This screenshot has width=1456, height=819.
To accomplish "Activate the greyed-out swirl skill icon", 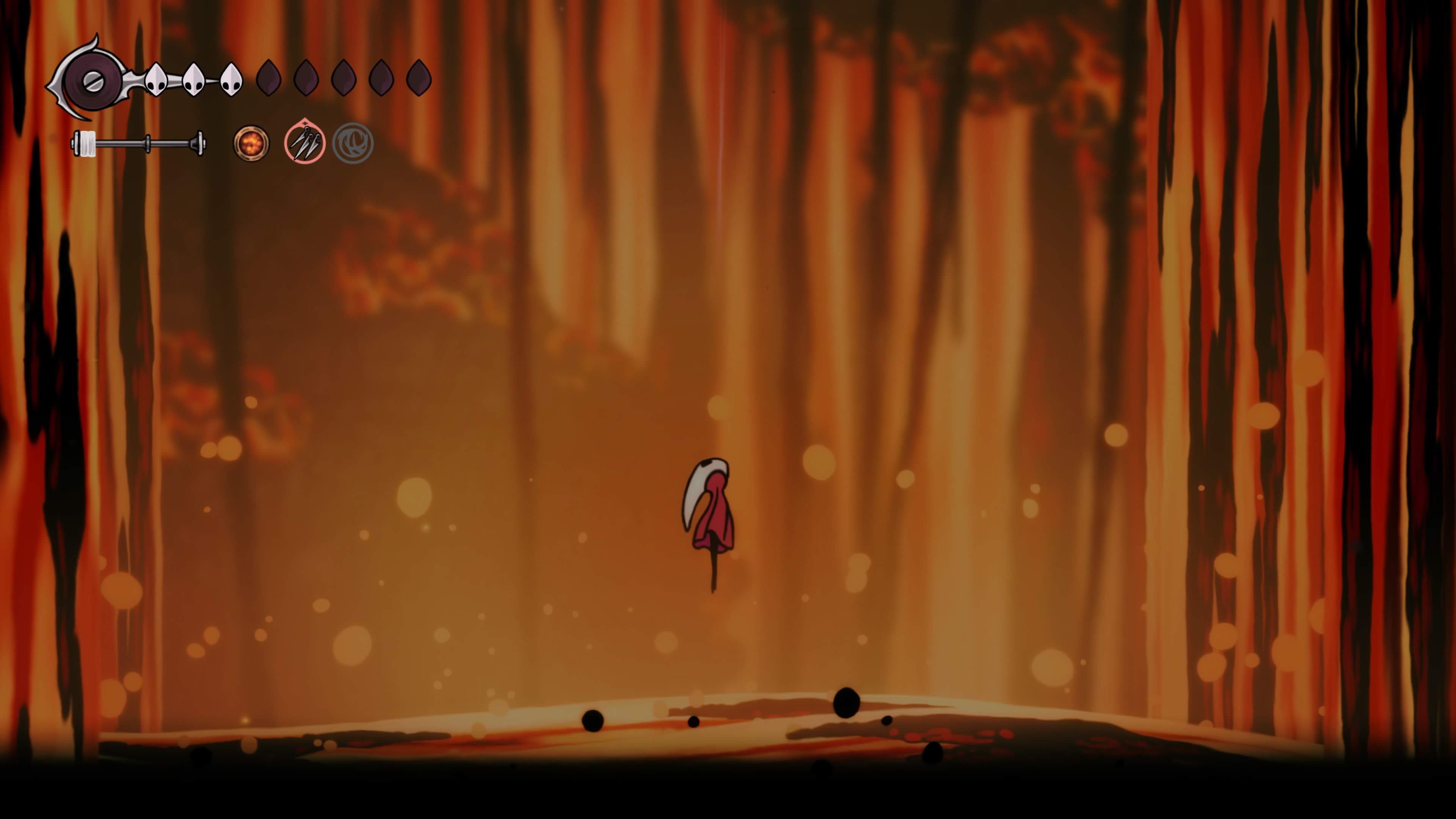I will (353, 143).
